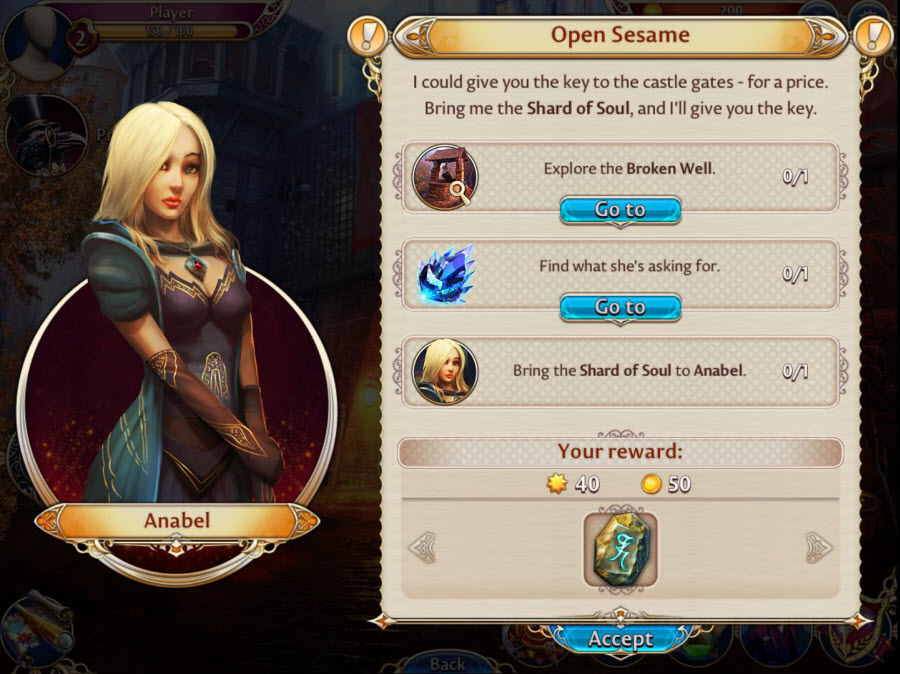Go to the Broken Well location
The height and width of the screenshot is (674, 900).
pyautogui.click(x=620, y=210)
